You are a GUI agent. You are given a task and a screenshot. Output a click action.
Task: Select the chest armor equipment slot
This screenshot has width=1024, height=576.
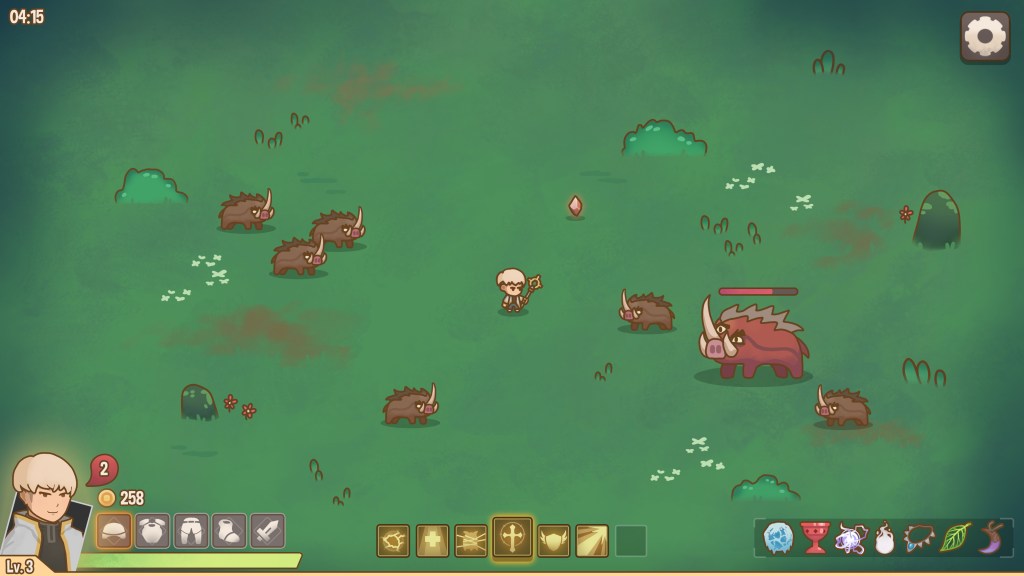pyautogui.click(x=152, y=531)
